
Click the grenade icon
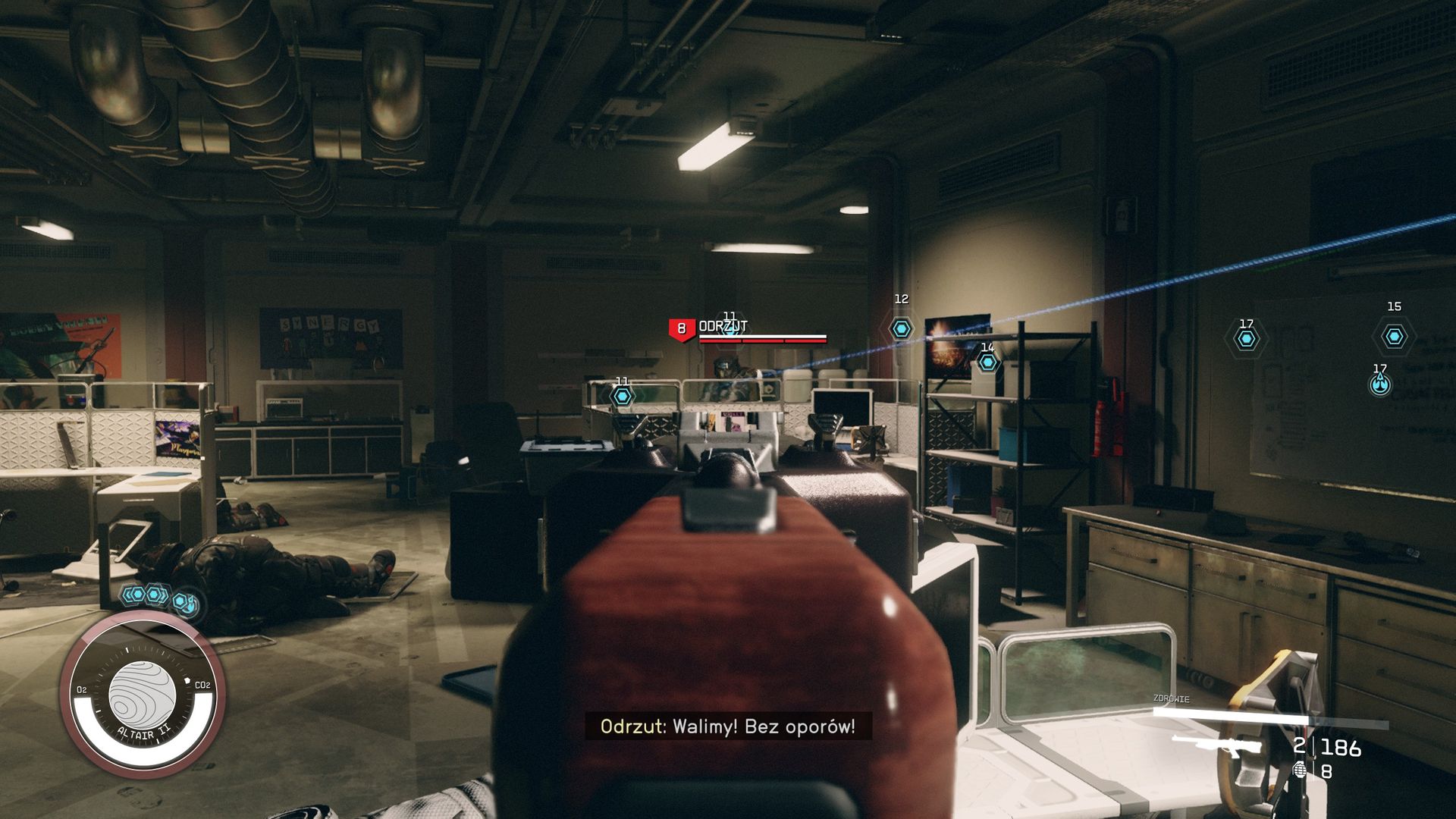click(x=1300, y=770)
